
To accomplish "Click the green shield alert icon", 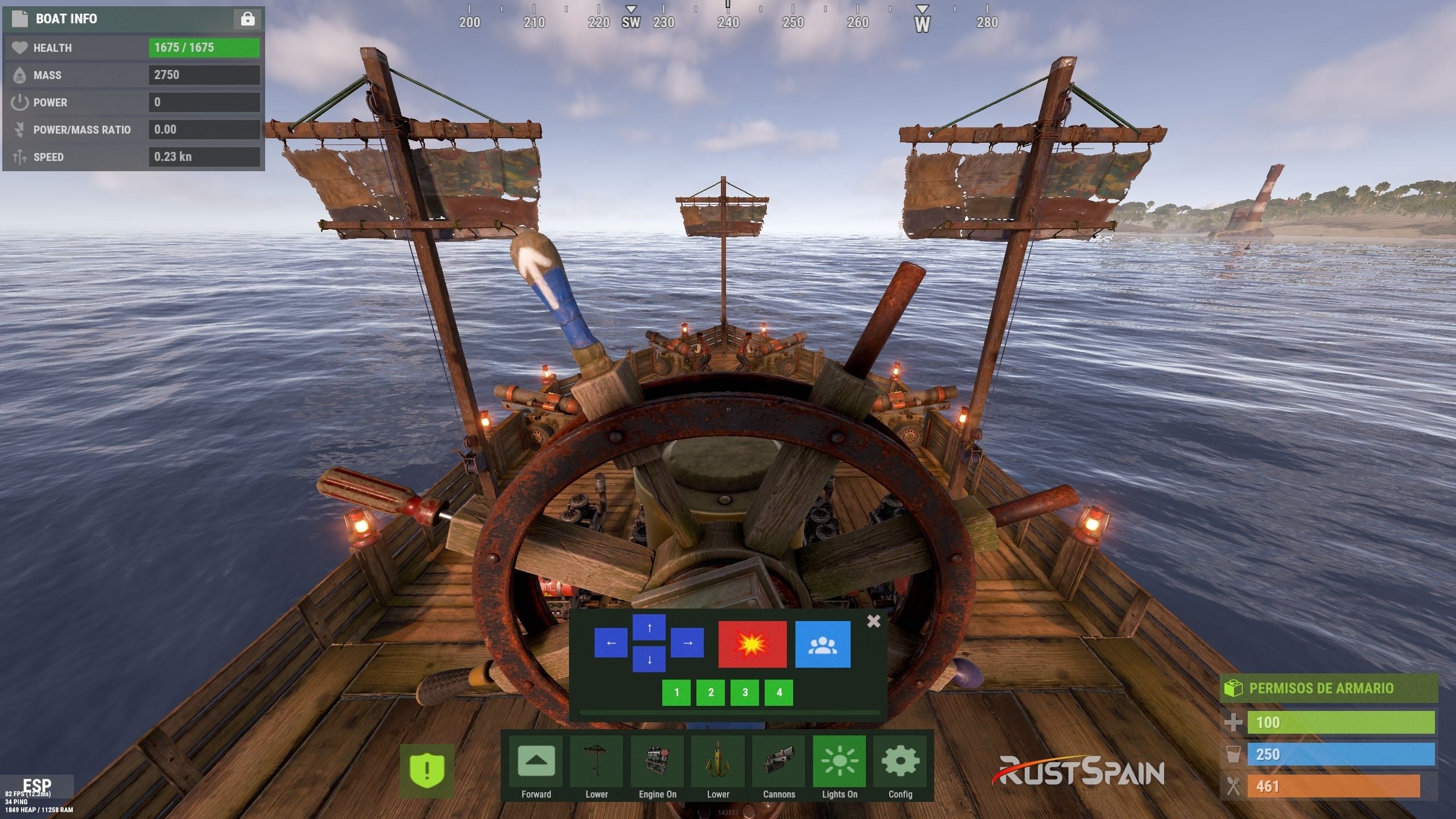I will point(427,771).
